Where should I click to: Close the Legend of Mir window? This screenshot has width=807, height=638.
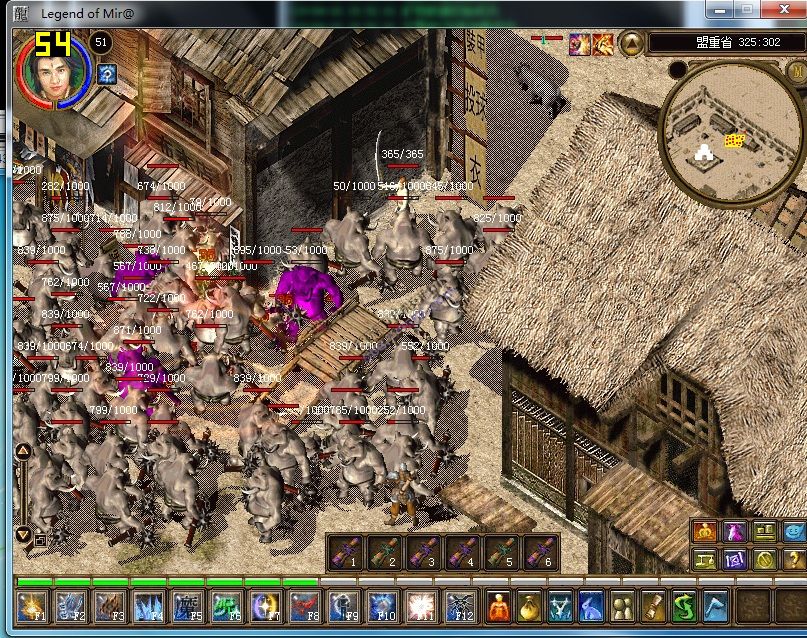[784, 10]
